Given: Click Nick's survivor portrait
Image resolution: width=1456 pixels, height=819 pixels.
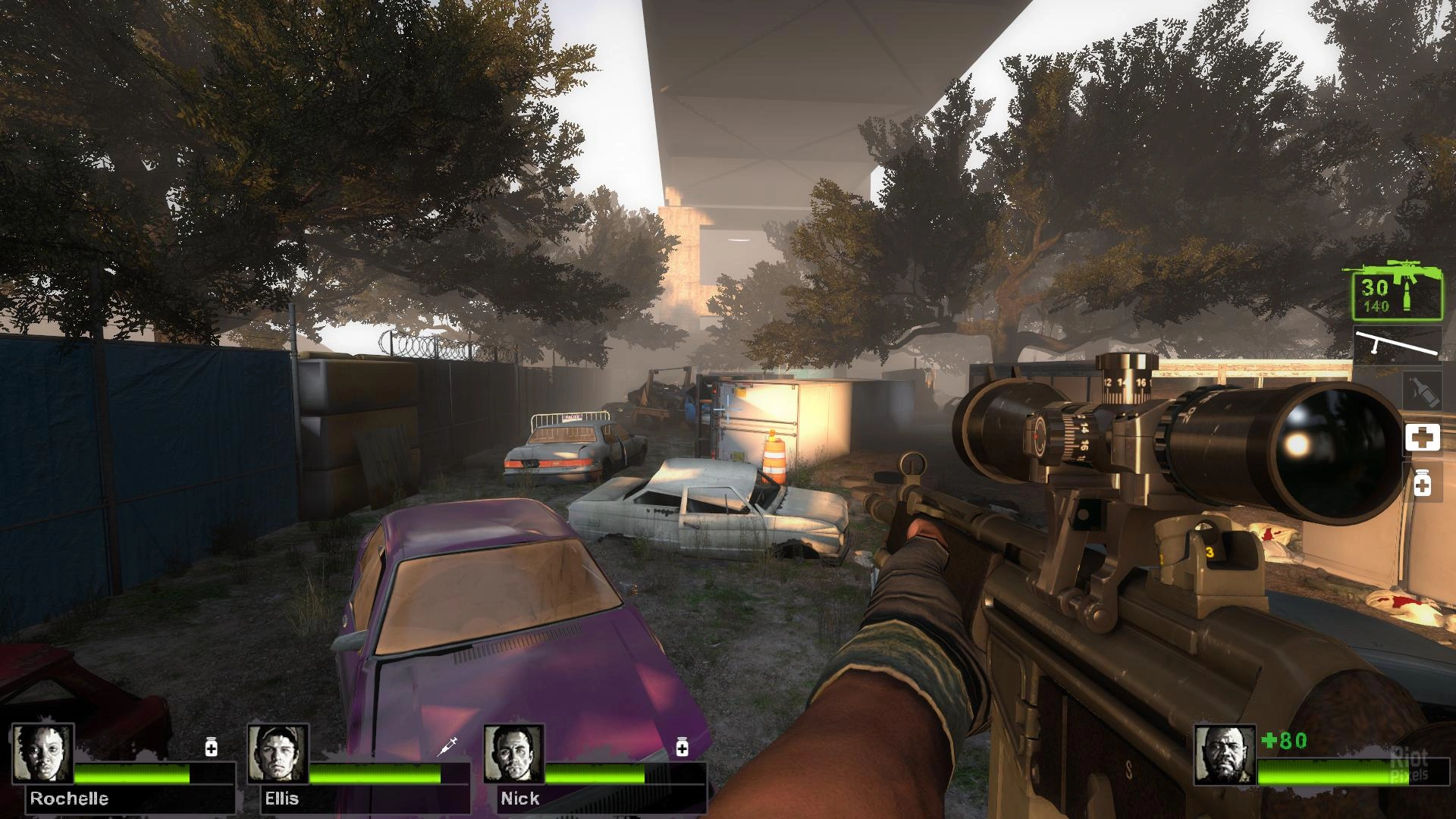Looking at the screenshot, I should click(x=514, y=753).
